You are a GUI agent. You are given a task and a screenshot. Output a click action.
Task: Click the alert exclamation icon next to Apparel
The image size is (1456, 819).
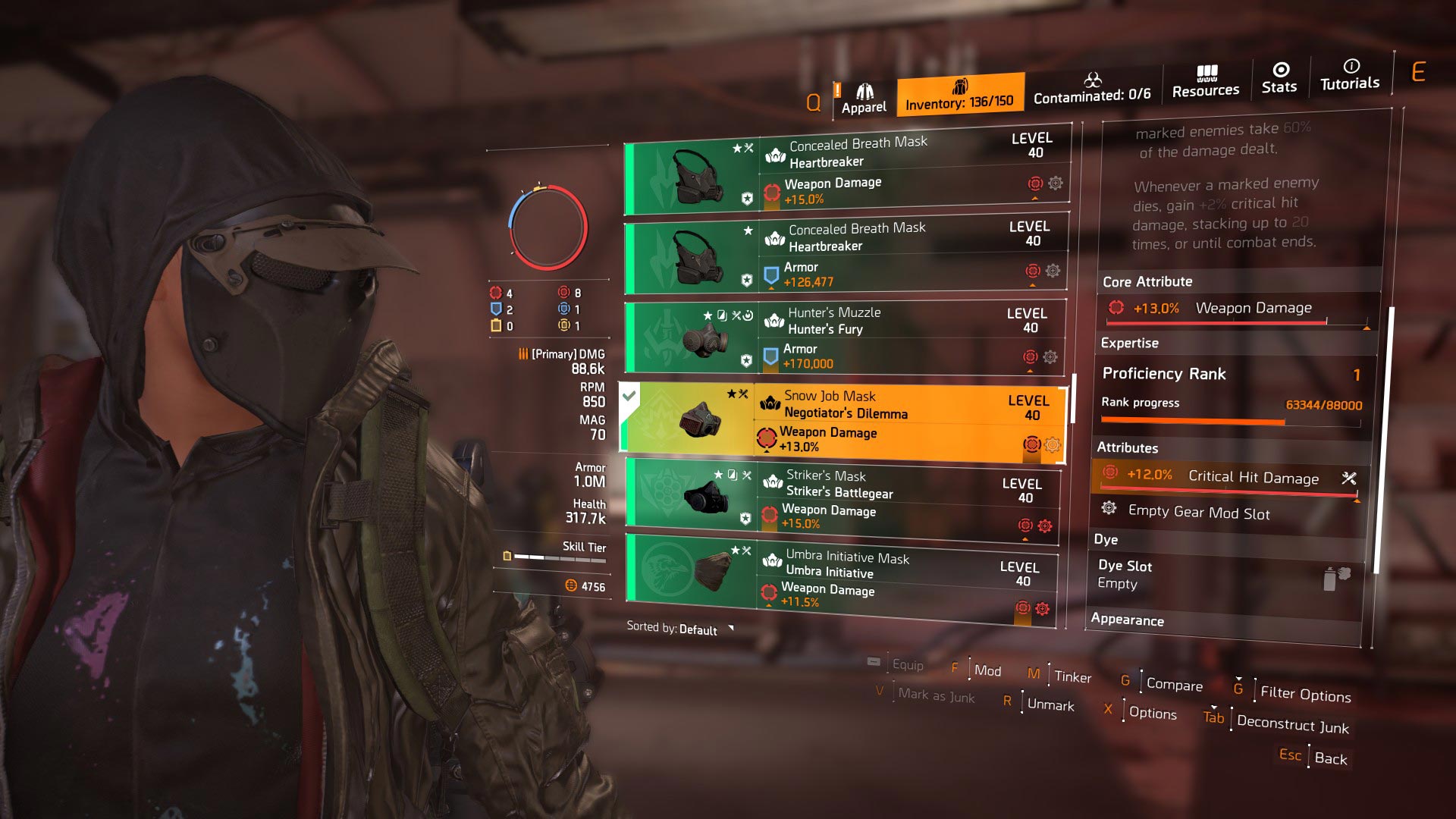coord(838,89)
